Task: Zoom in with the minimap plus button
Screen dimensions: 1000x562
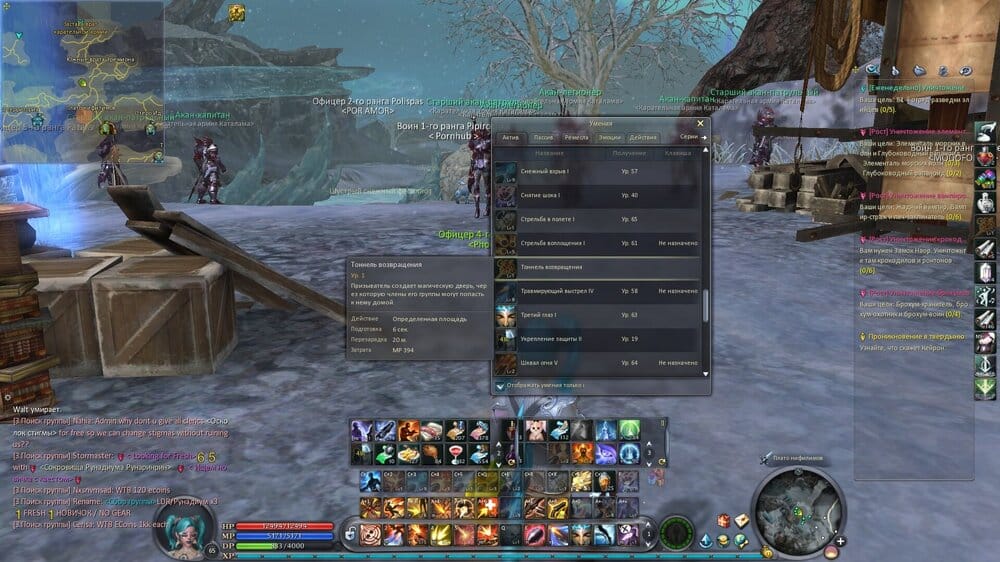Action: [840, 541]
